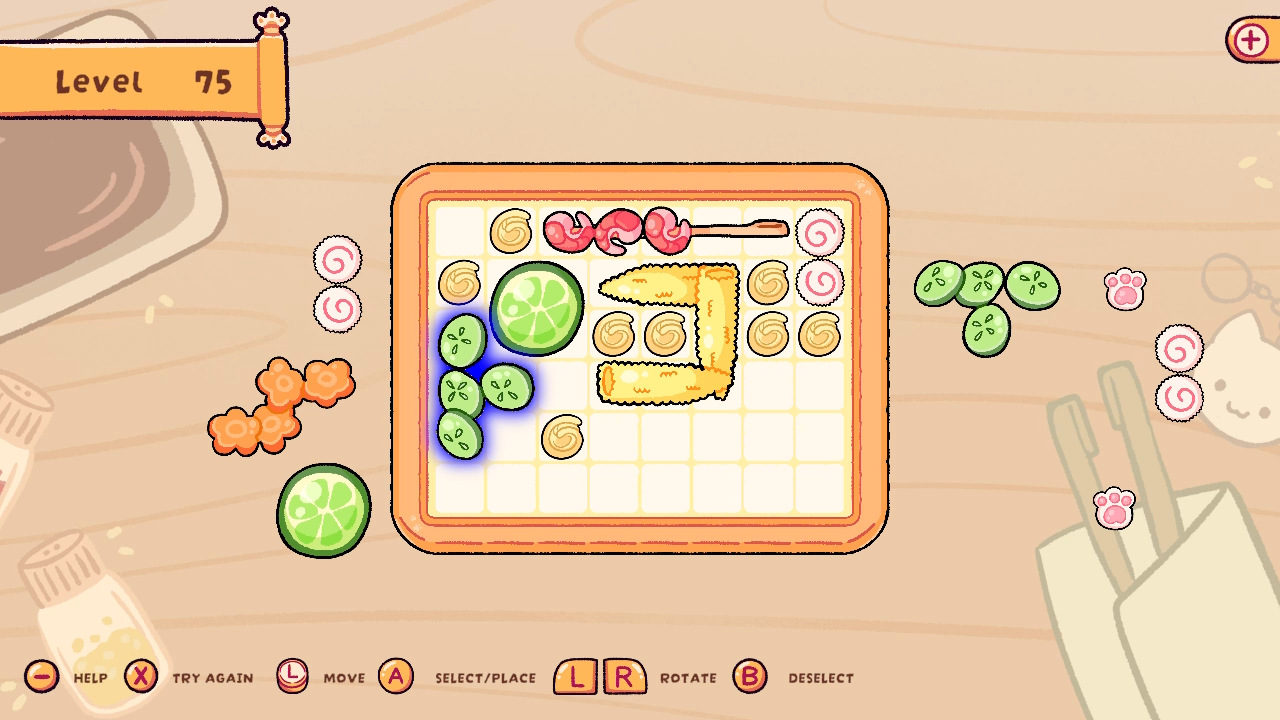
Task: Click the X Try Again button
Action: [x=141, y=677]
